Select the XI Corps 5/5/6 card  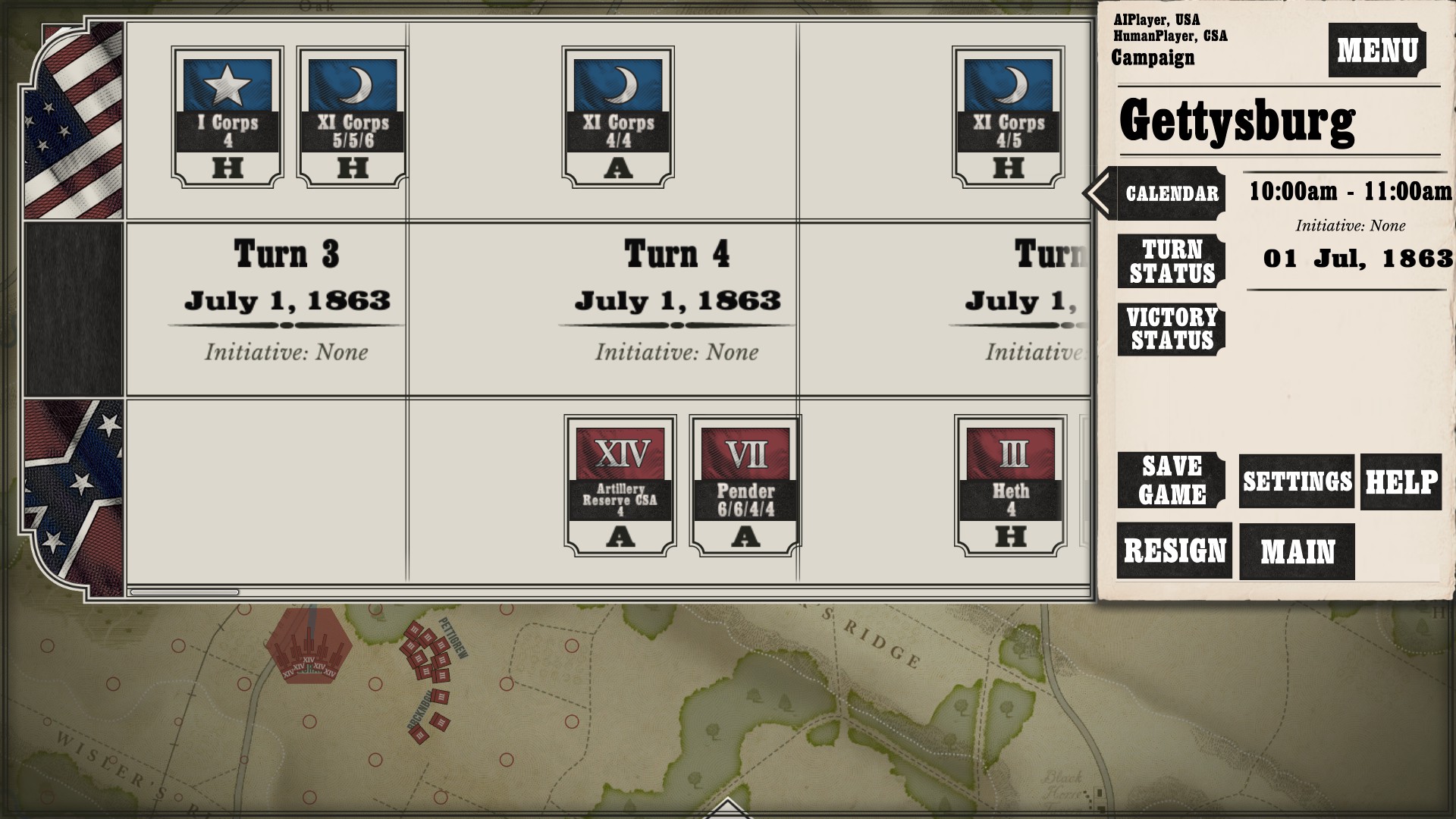coord(353,117)
